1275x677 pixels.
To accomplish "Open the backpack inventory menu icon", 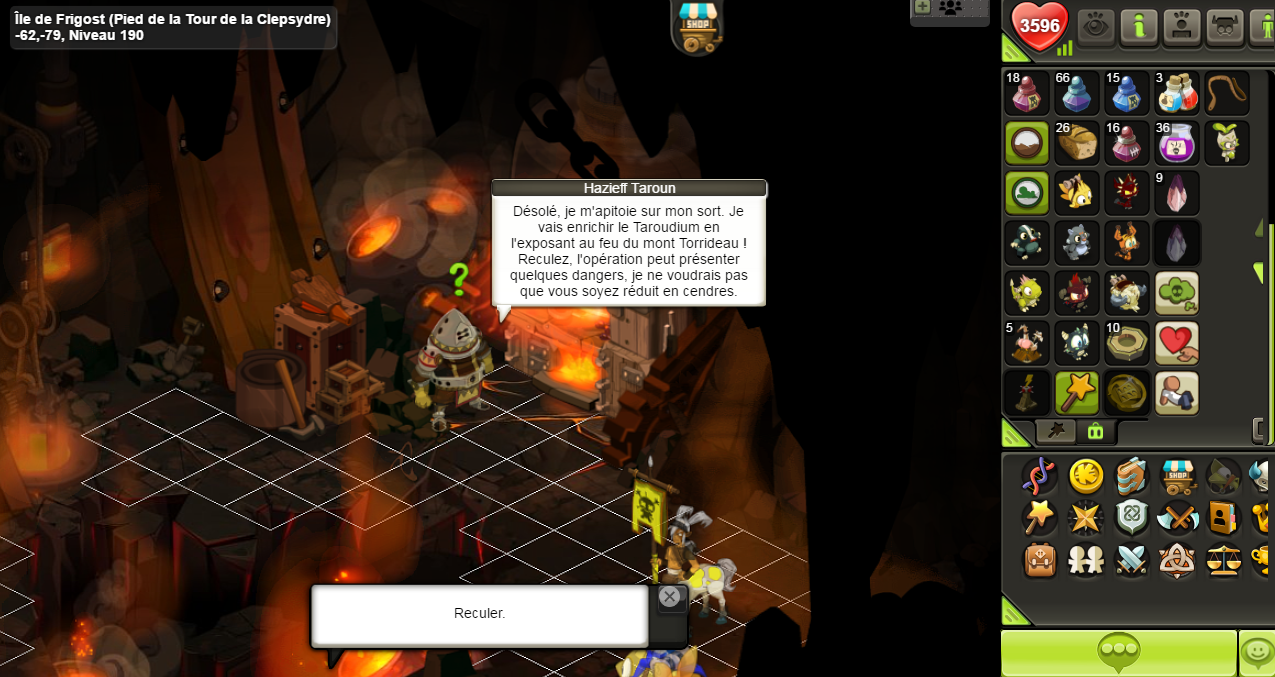I will pyautogui.click(x=1040, y=559).
